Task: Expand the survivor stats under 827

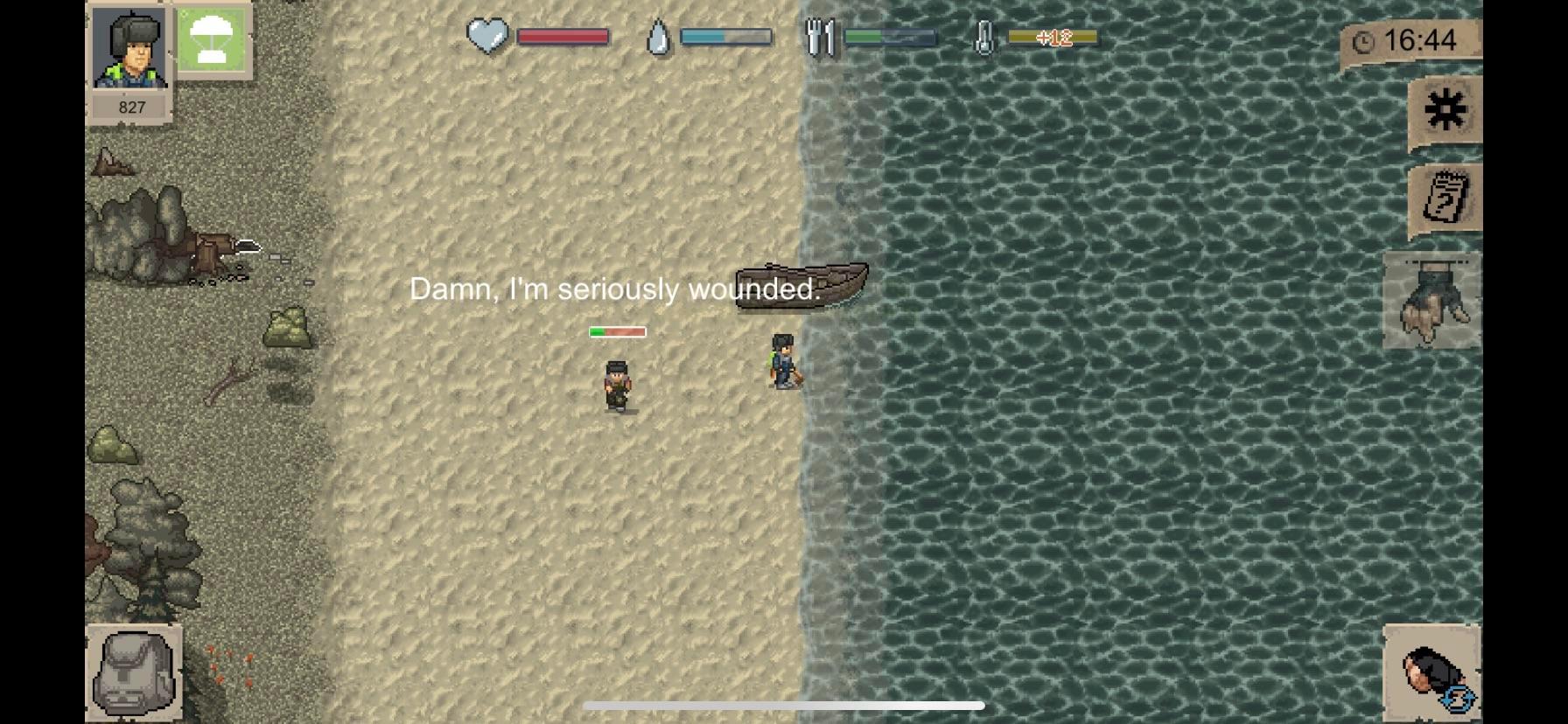Action: point(129,107)
